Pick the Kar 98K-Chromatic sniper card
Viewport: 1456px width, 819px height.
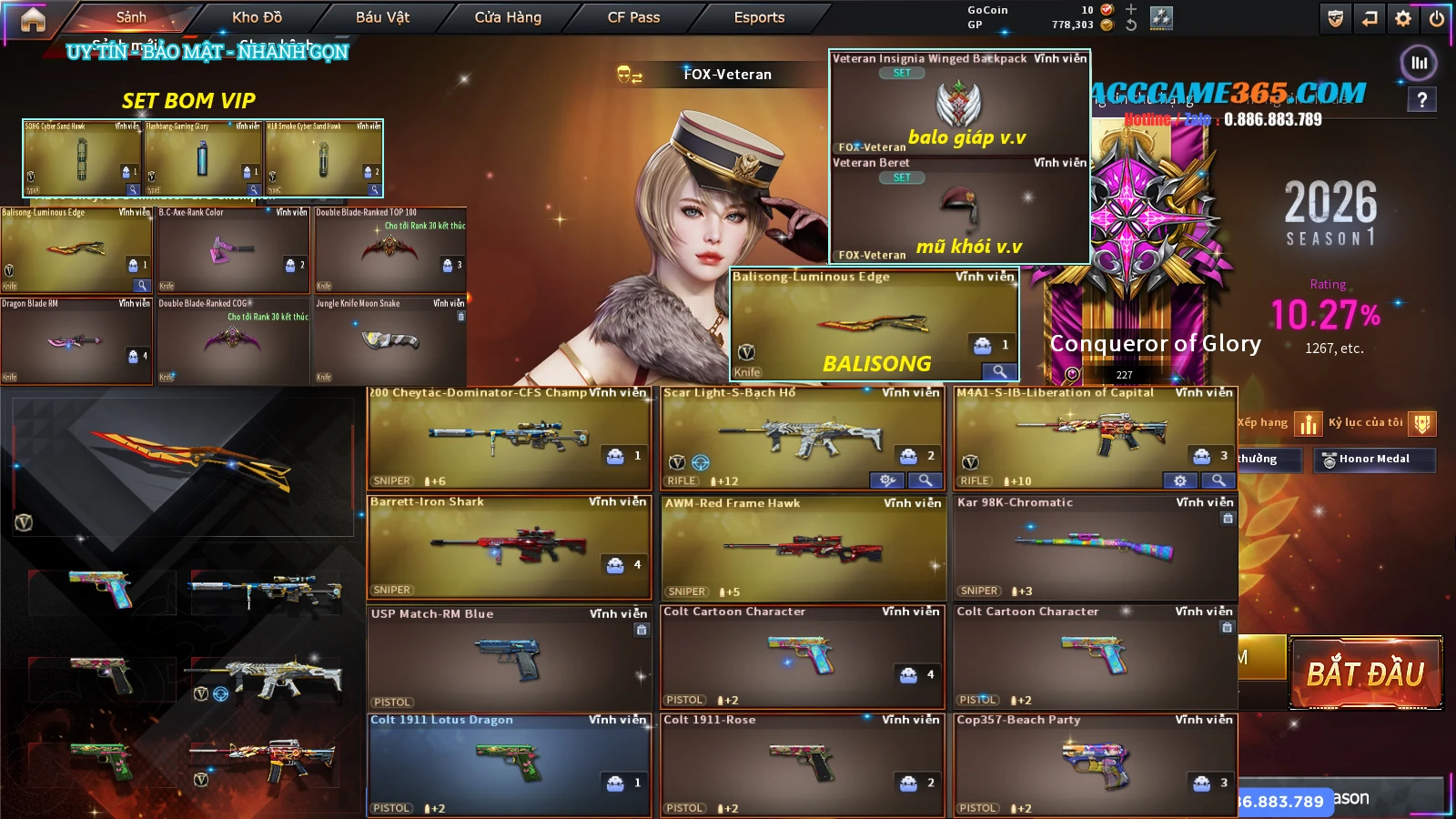click(1095, 548)
